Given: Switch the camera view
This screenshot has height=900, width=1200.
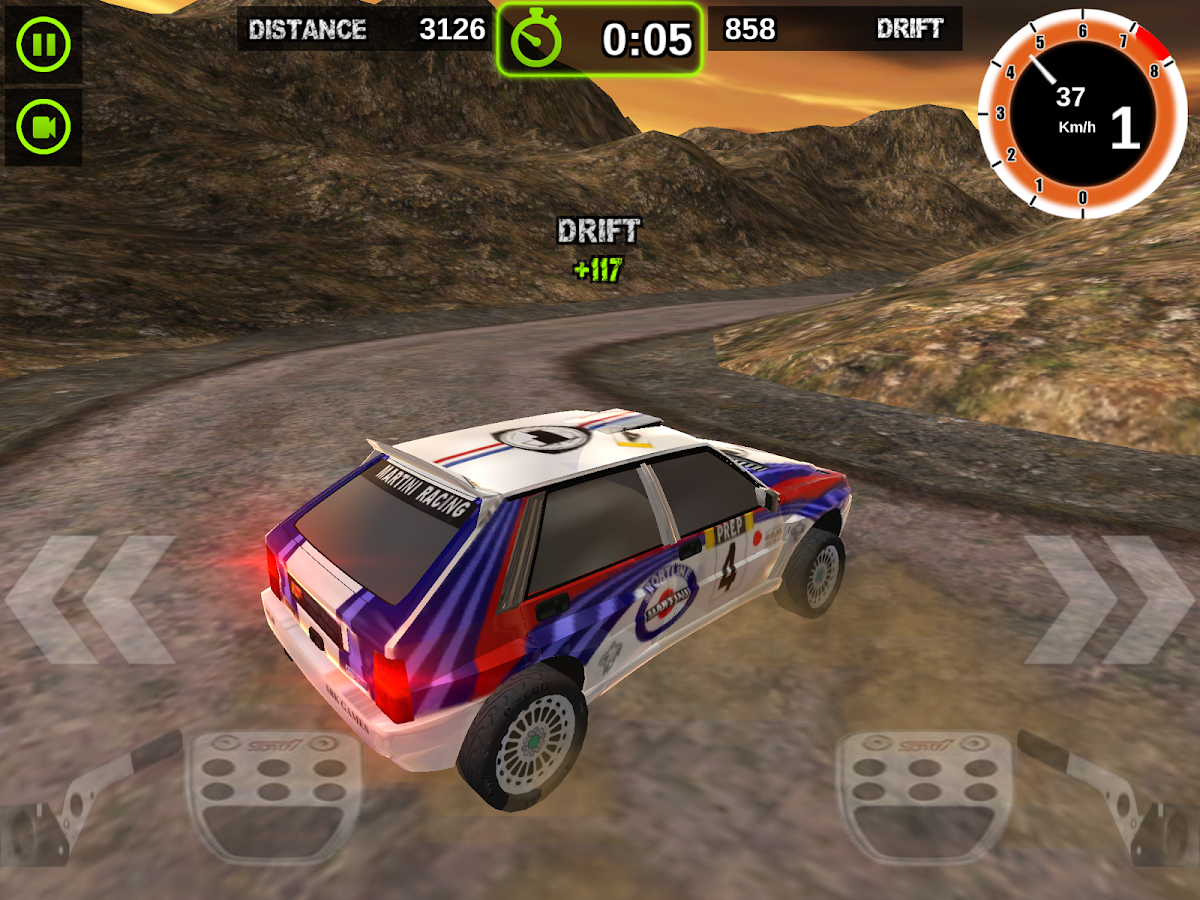Looking at the screenshot, I should pyautogui.click(x=43, y=127).
